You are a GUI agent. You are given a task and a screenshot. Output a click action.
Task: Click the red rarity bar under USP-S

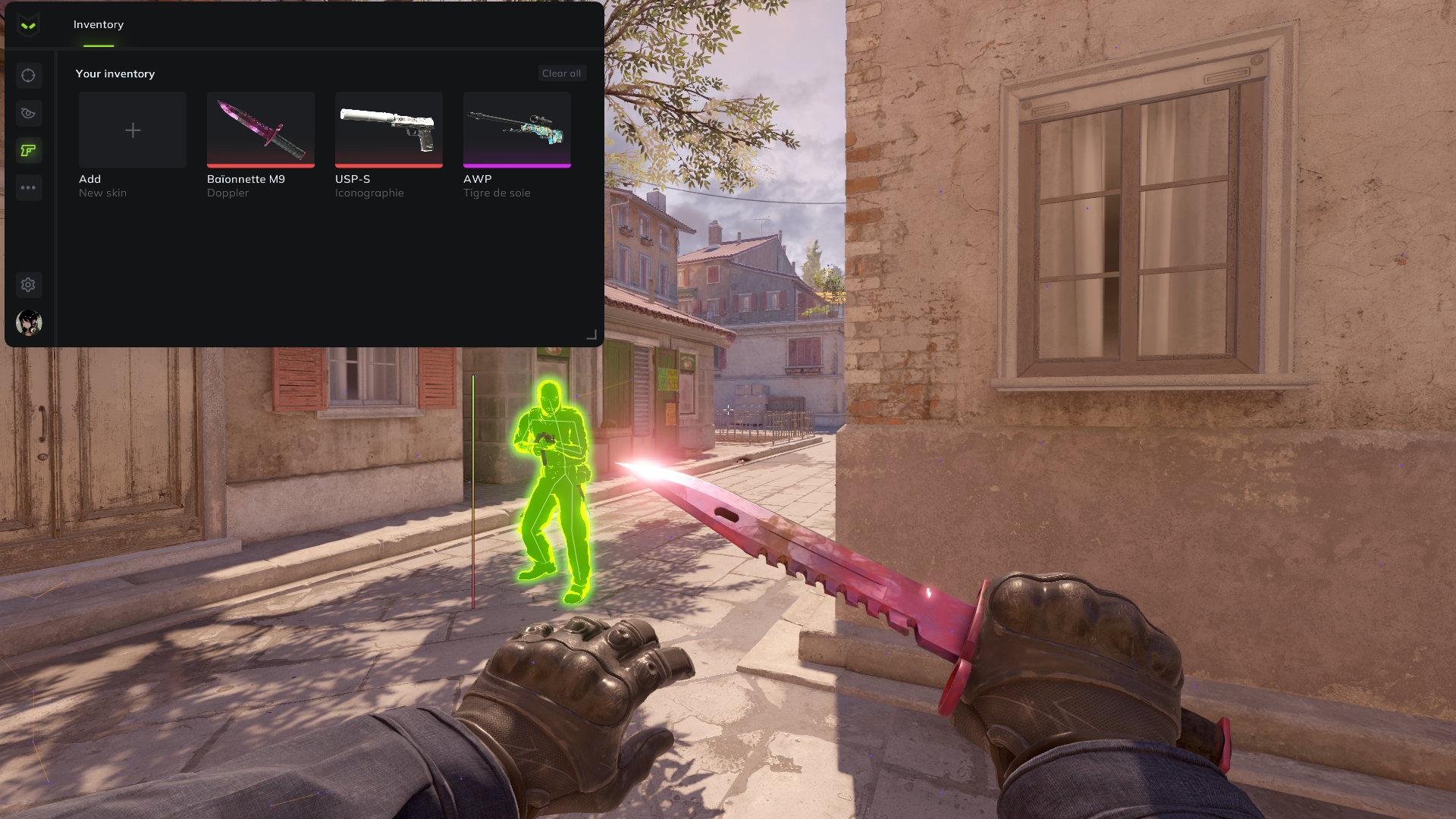click(x=388, y=165)
